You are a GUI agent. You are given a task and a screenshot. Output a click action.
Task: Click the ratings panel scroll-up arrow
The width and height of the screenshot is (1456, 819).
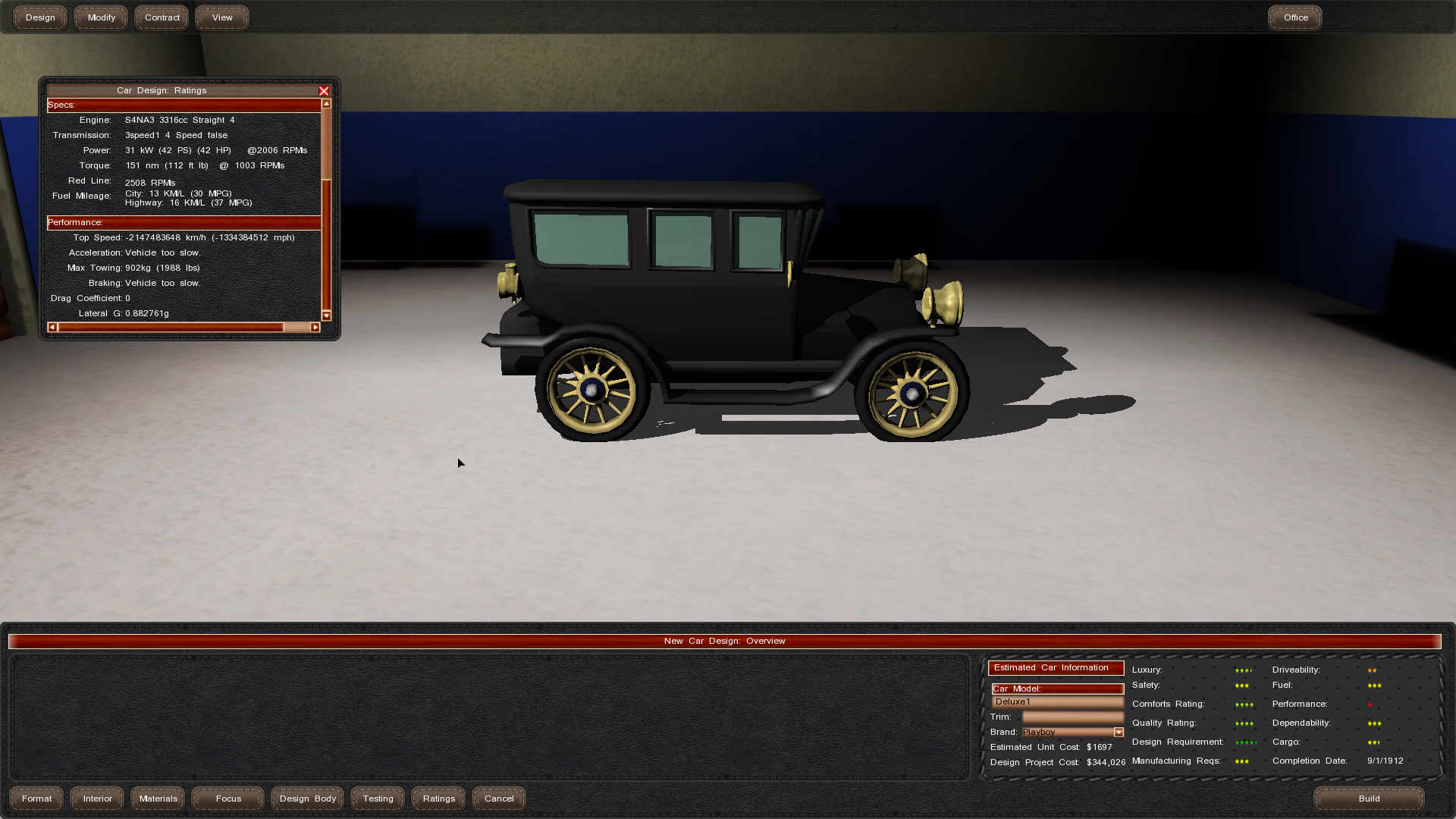click(327, 104)
